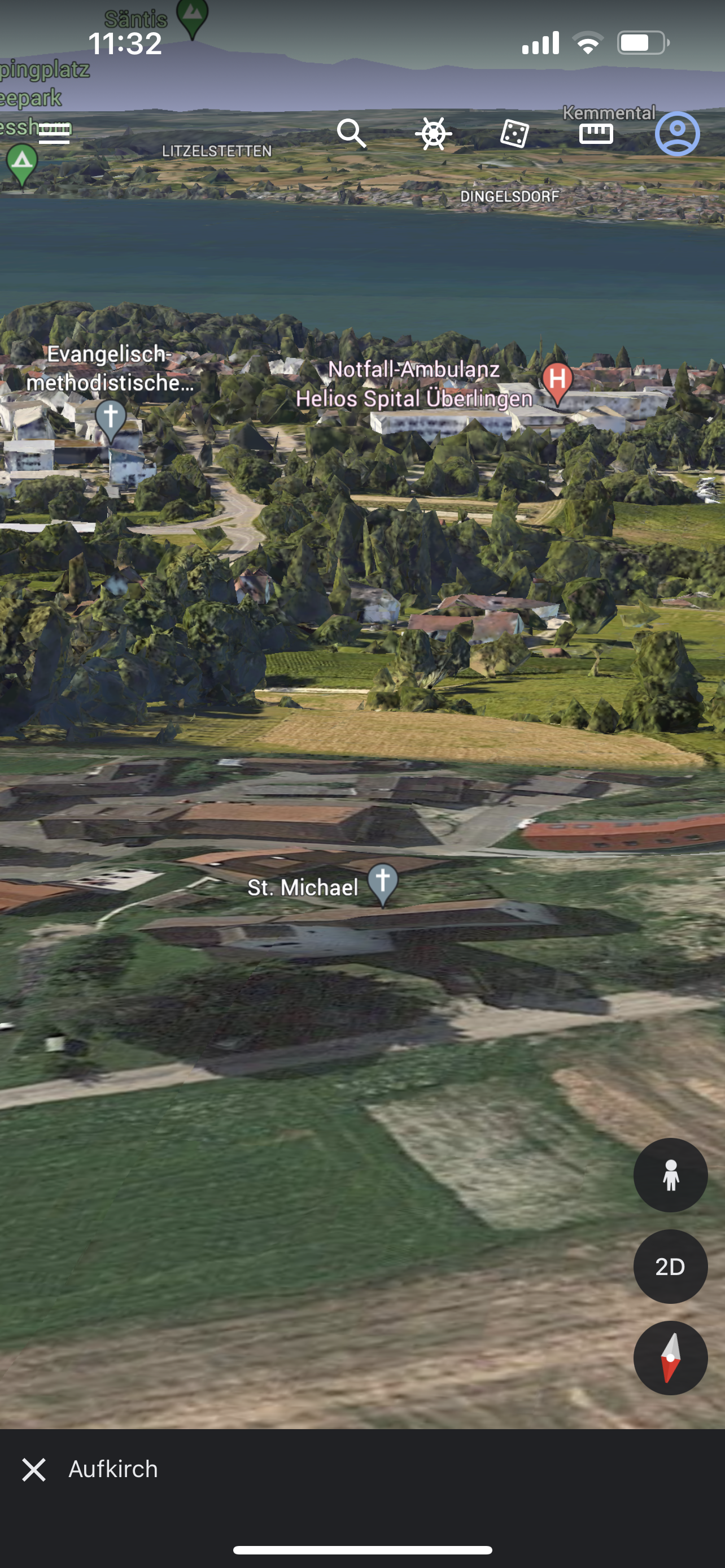The height and width of the screenshot is (1568, 725).
Task: Open the account profile icon
Action: [x=677, y=133]
